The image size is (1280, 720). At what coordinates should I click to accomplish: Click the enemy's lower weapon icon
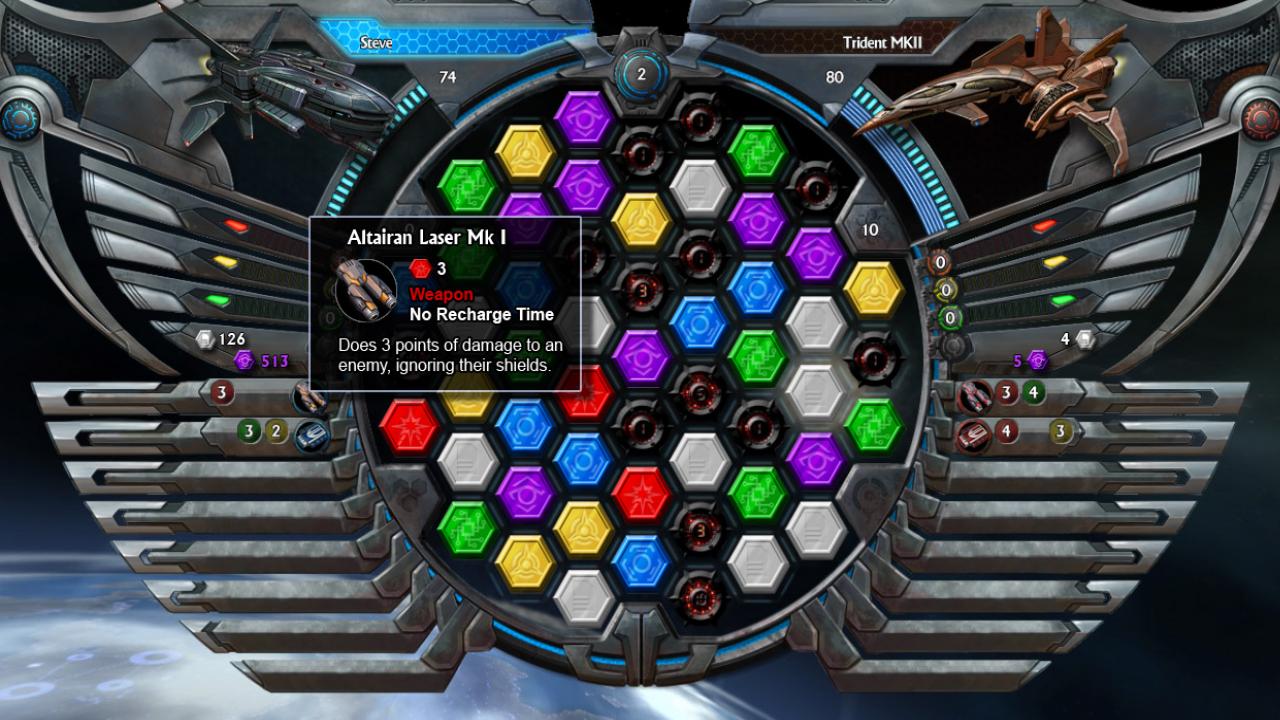tap(973, 434)
